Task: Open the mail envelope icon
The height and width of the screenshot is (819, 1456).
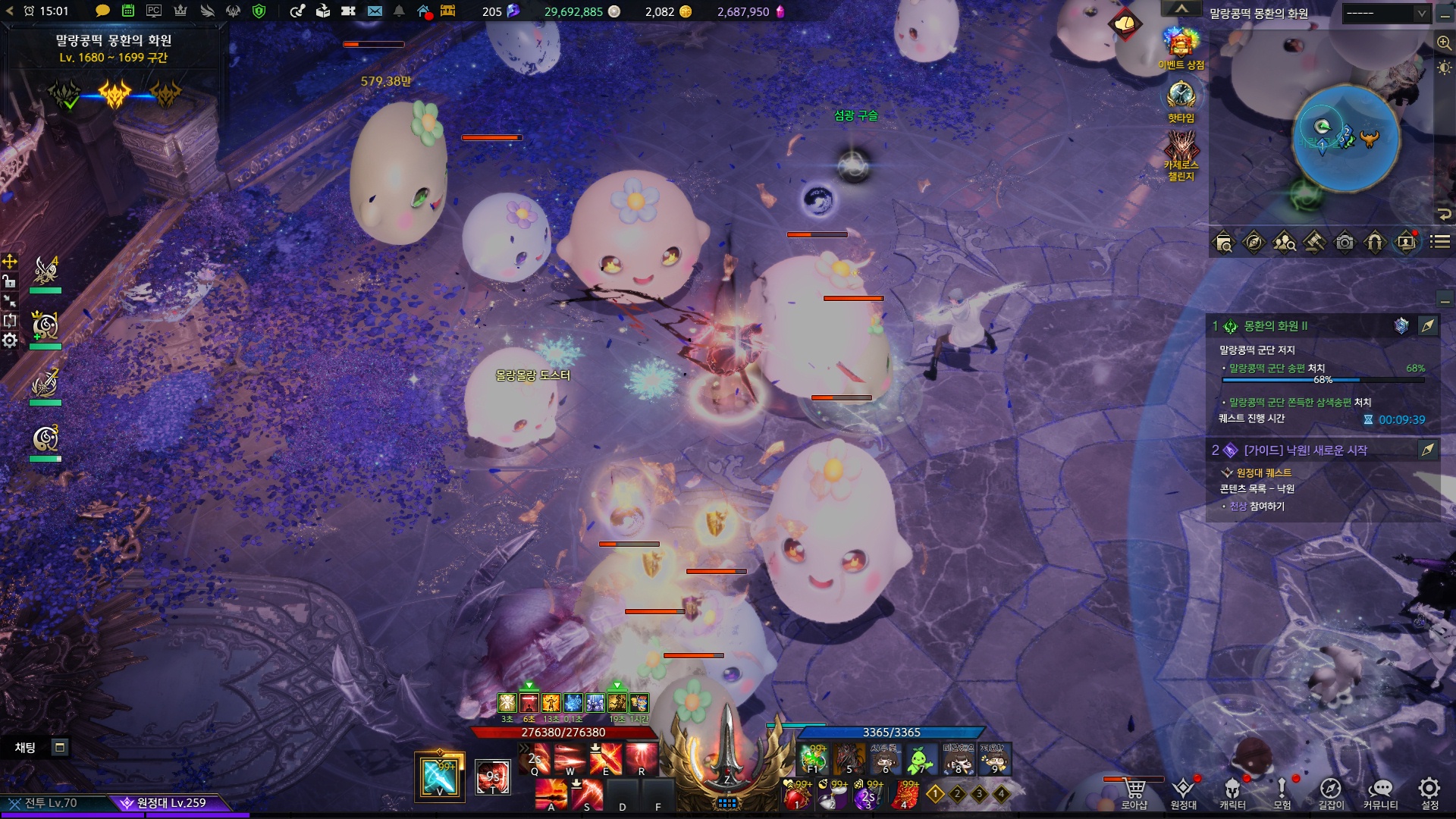Action: 375,11
